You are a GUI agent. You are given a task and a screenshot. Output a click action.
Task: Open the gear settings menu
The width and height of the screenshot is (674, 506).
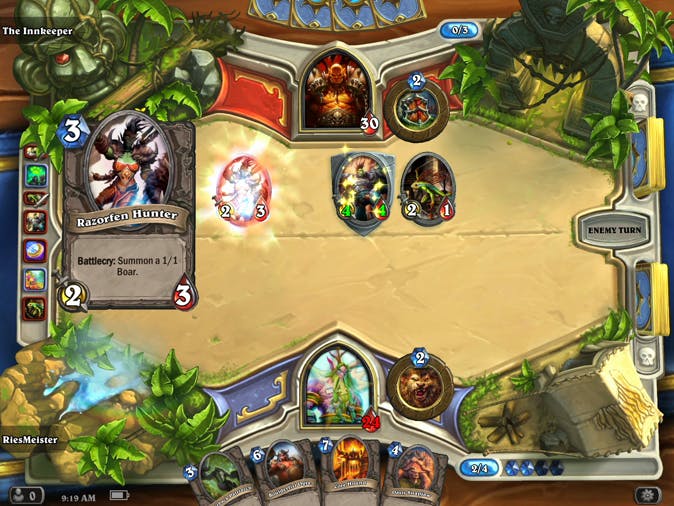(x=646, y=495)
